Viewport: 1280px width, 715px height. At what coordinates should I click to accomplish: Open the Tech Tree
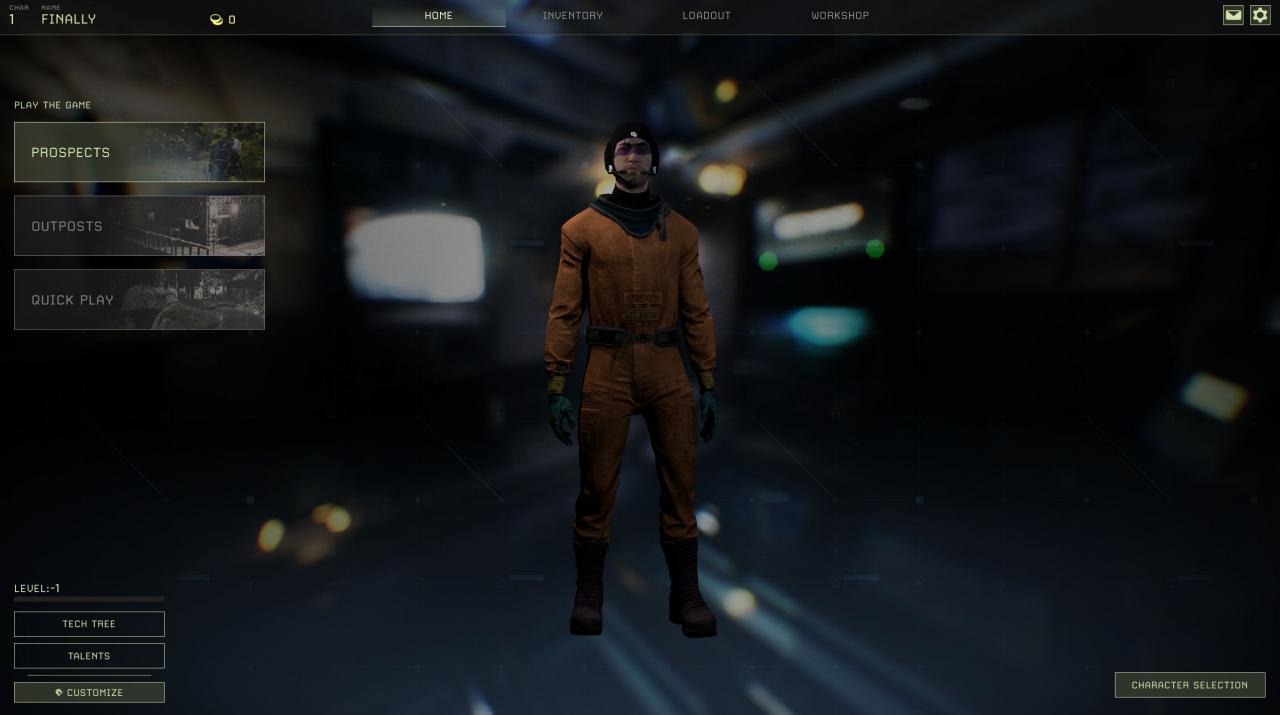point(89,624)
